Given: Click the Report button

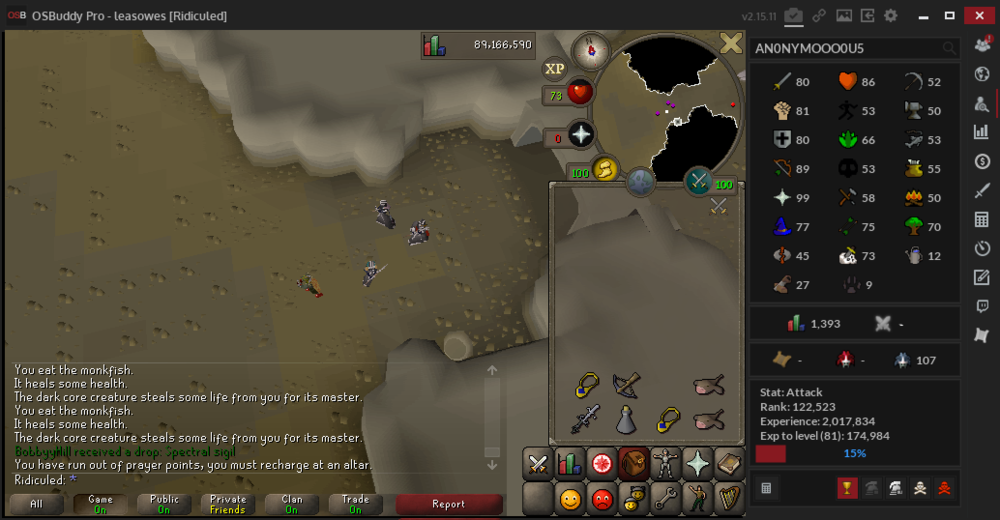Looking at the screenshot, I should [448, 504].
